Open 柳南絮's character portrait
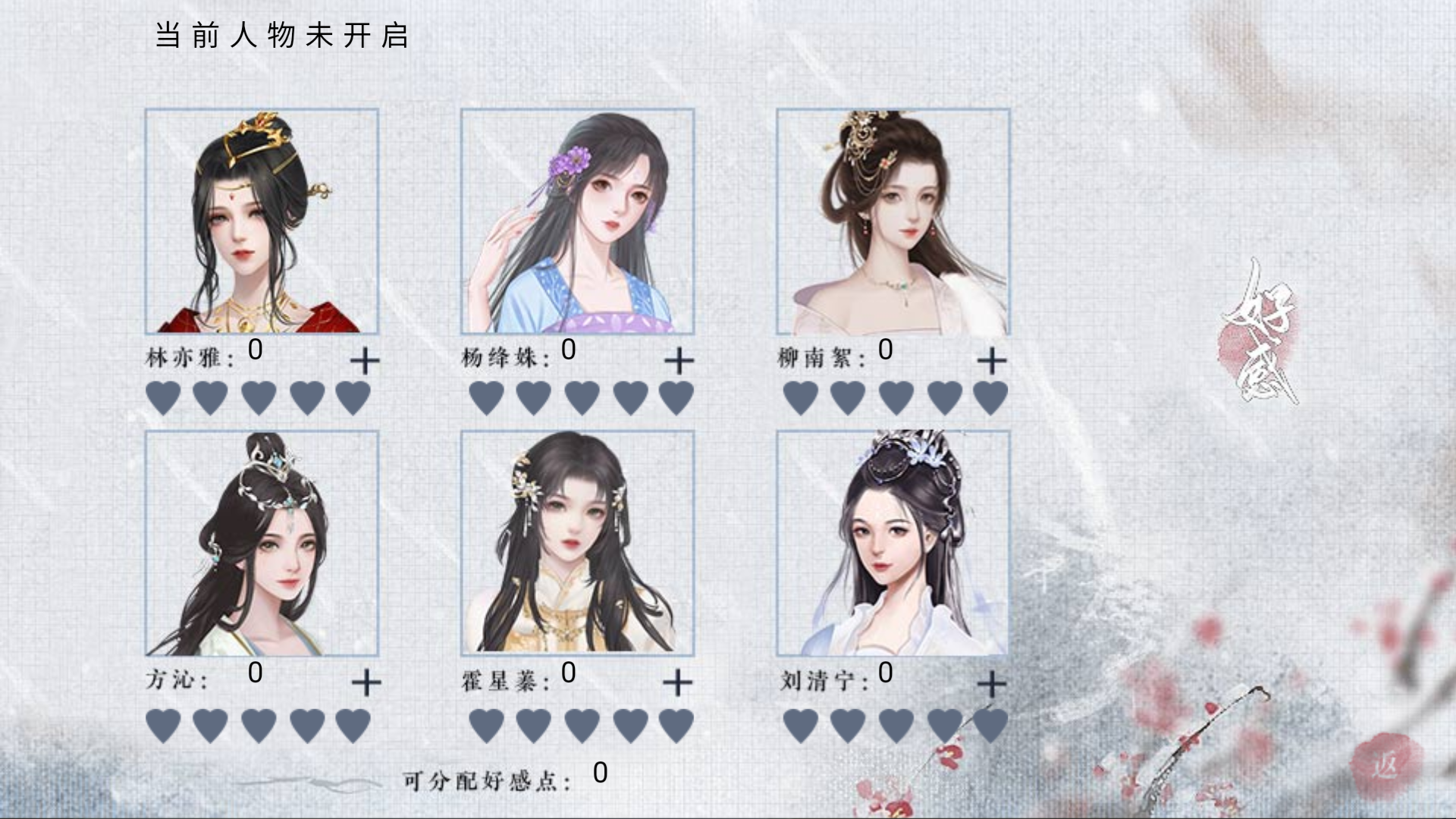 point(893,221)
